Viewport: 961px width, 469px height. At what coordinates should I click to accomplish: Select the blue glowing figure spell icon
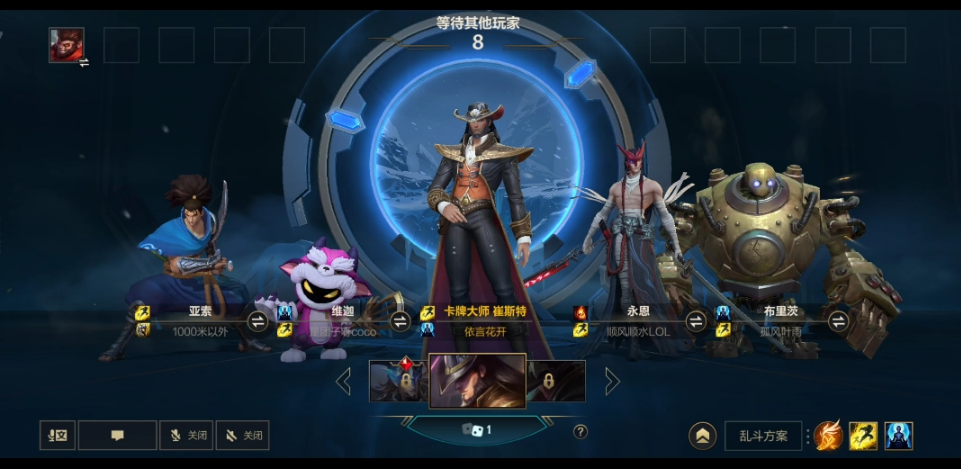tap(898, 436)
